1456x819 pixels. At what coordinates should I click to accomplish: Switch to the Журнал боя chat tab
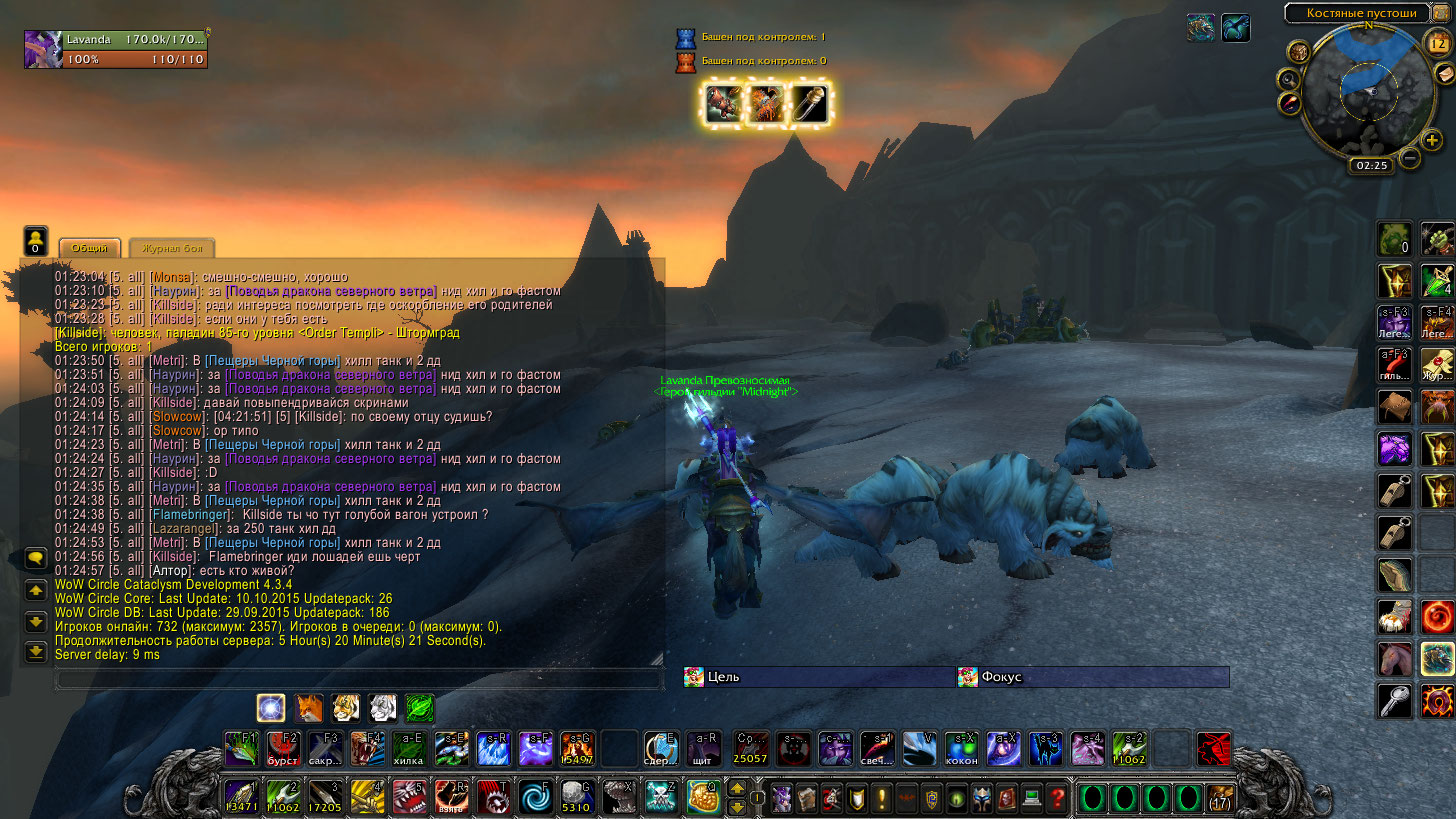pos(171,249)
